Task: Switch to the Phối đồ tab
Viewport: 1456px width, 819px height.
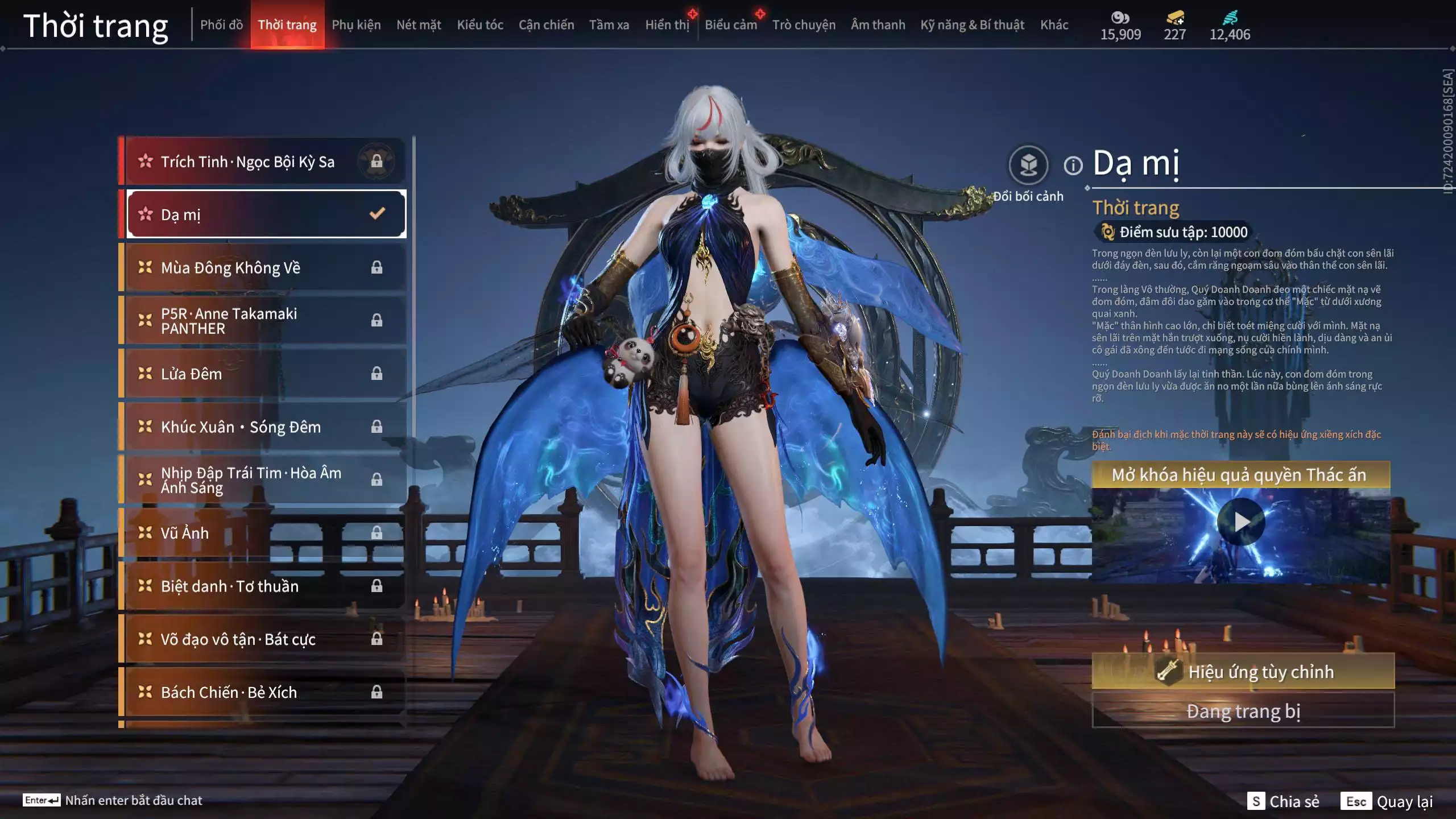Action: pyautogui.click(x=221, y=25)
